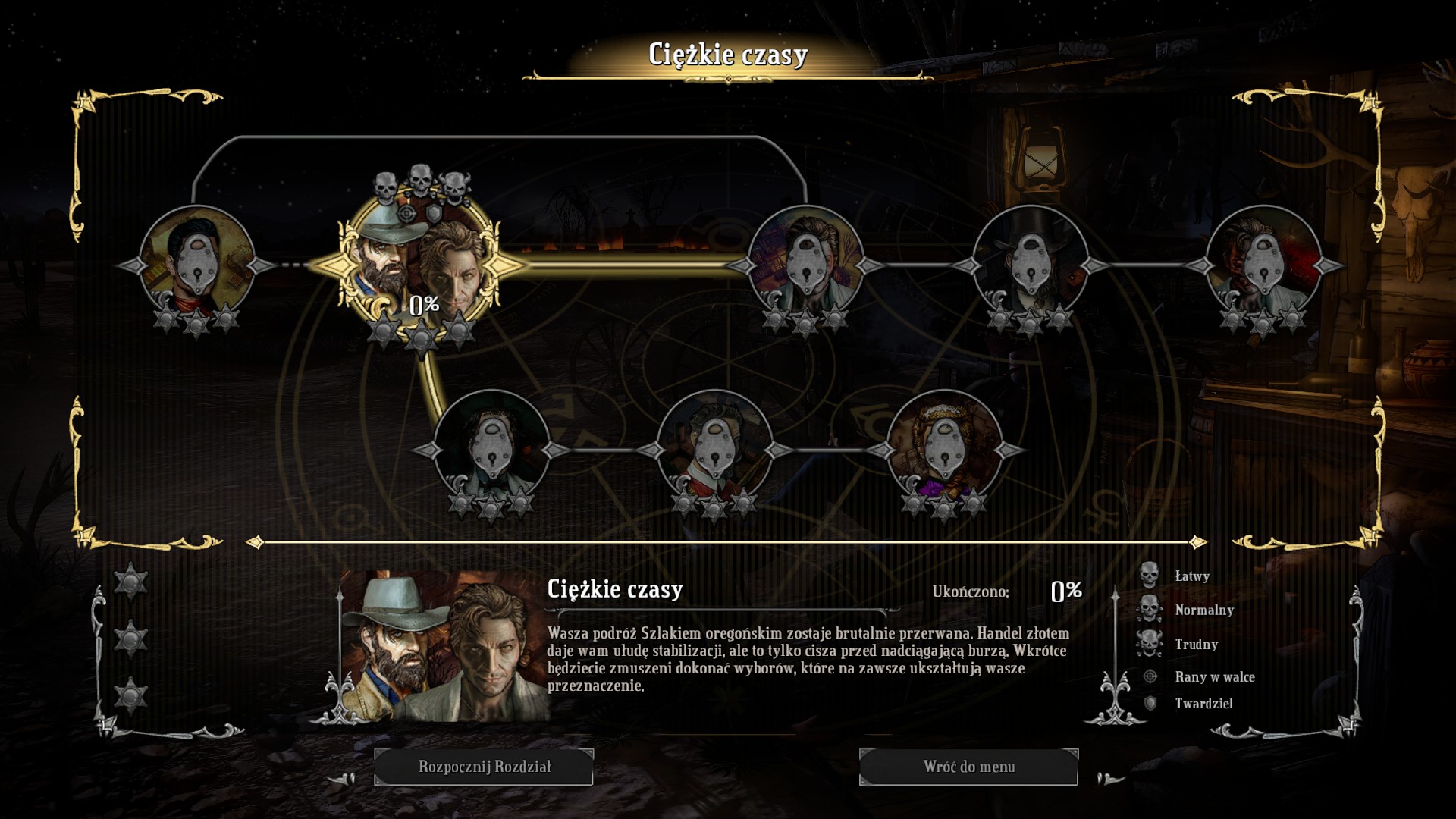Start the chapter with Rozpocznij Rozdział
The width and height of the screenshot is (1456, 819).
tap(484, 767)
